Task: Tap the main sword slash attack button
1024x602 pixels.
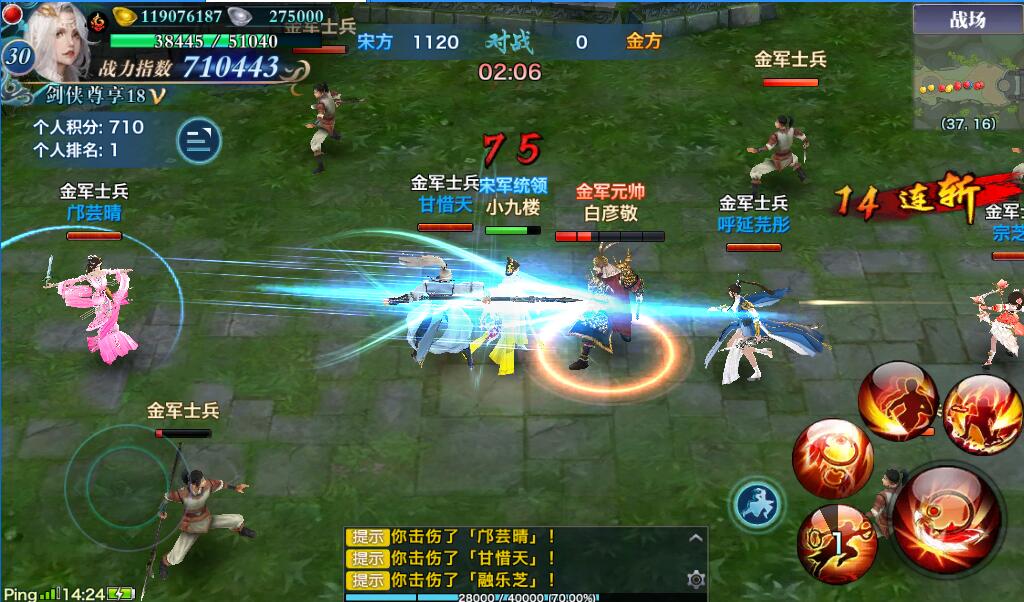Action: [947, 519]
